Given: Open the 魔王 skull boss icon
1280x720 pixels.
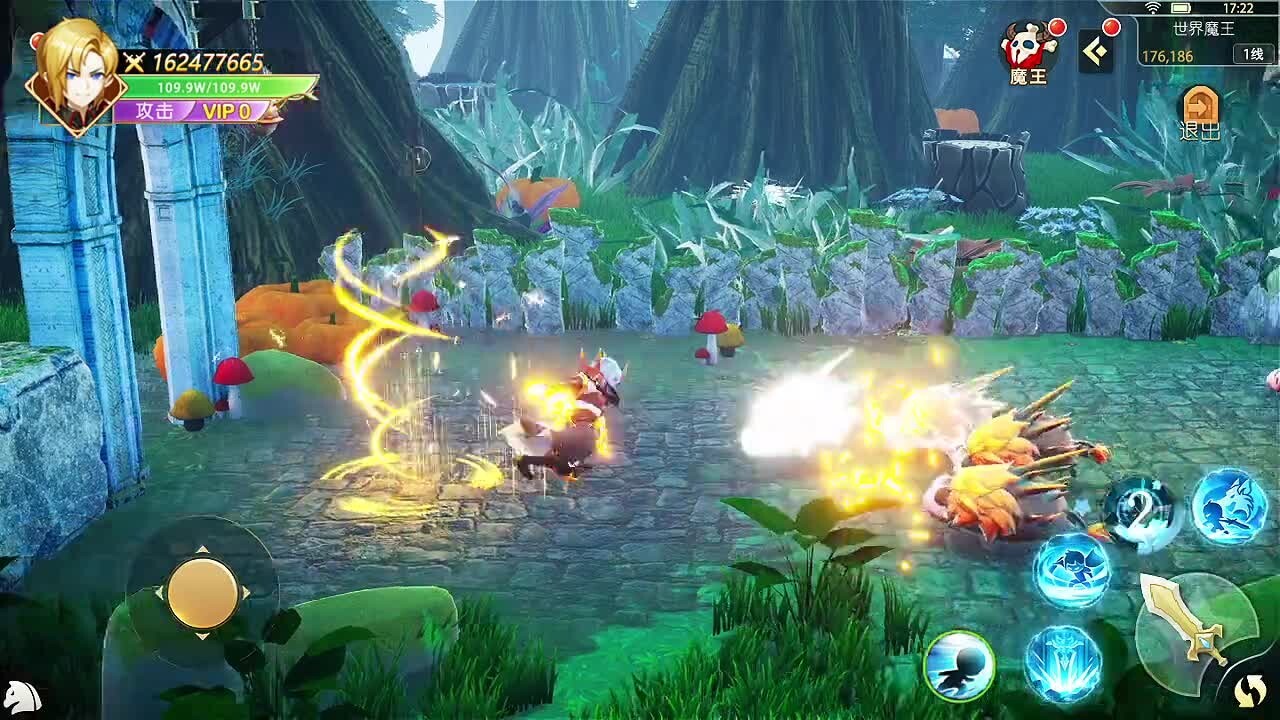Looking at the screenshot, I should point(1028,53).
